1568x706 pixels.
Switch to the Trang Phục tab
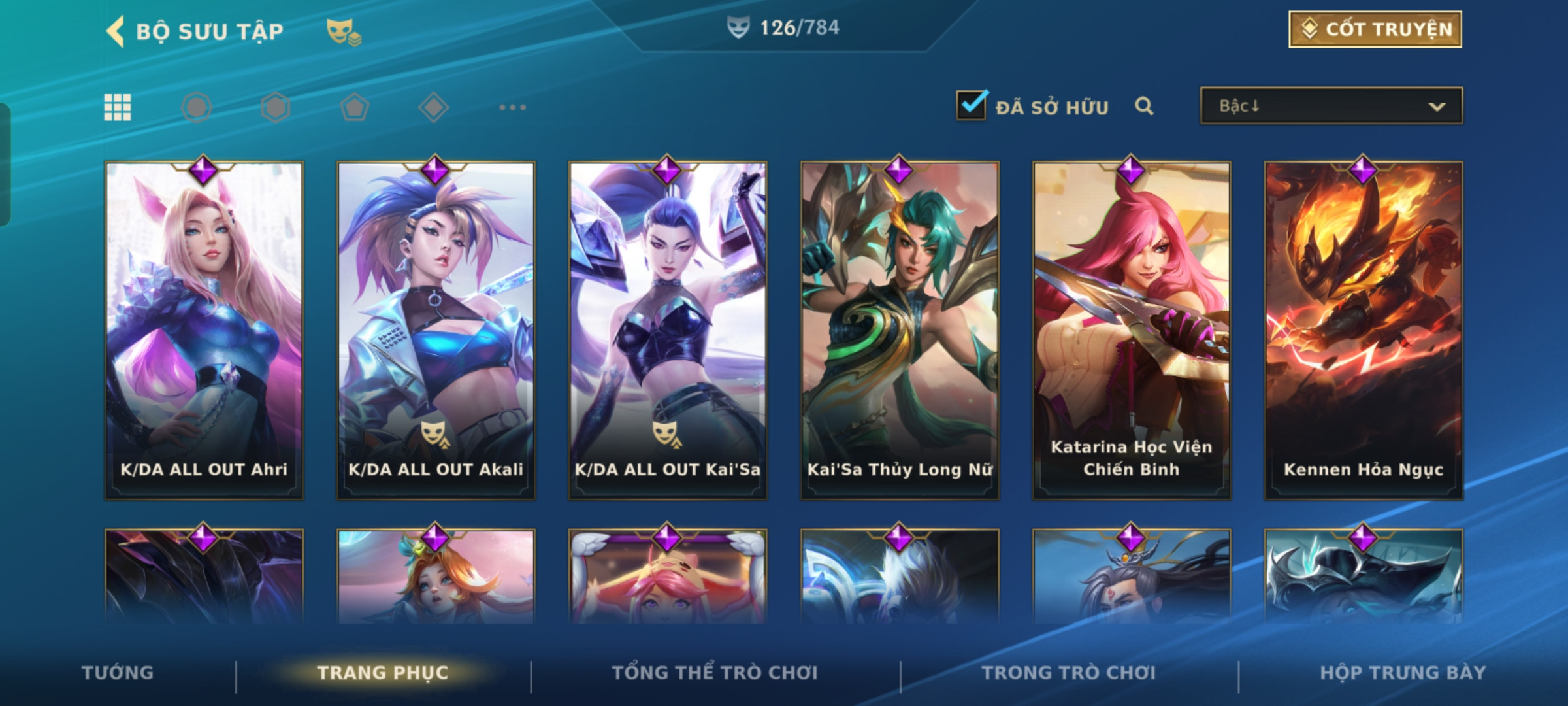(x=383, y=673)
